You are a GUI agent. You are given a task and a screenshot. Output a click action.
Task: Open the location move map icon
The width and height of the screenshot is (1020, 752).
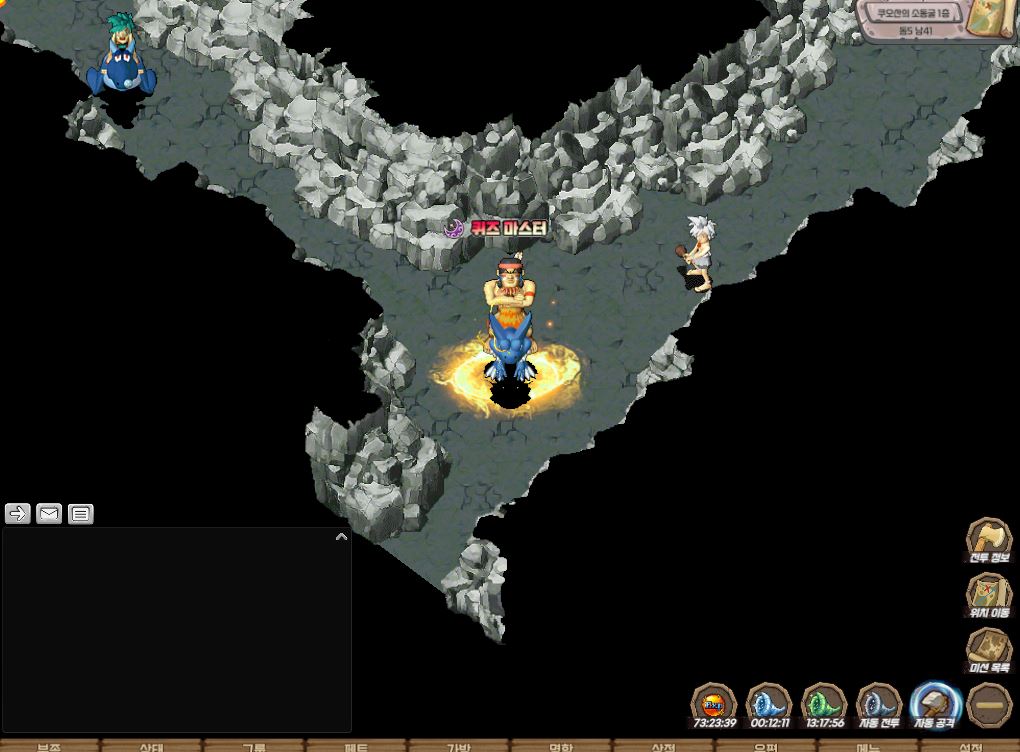[x=988, y=595]
